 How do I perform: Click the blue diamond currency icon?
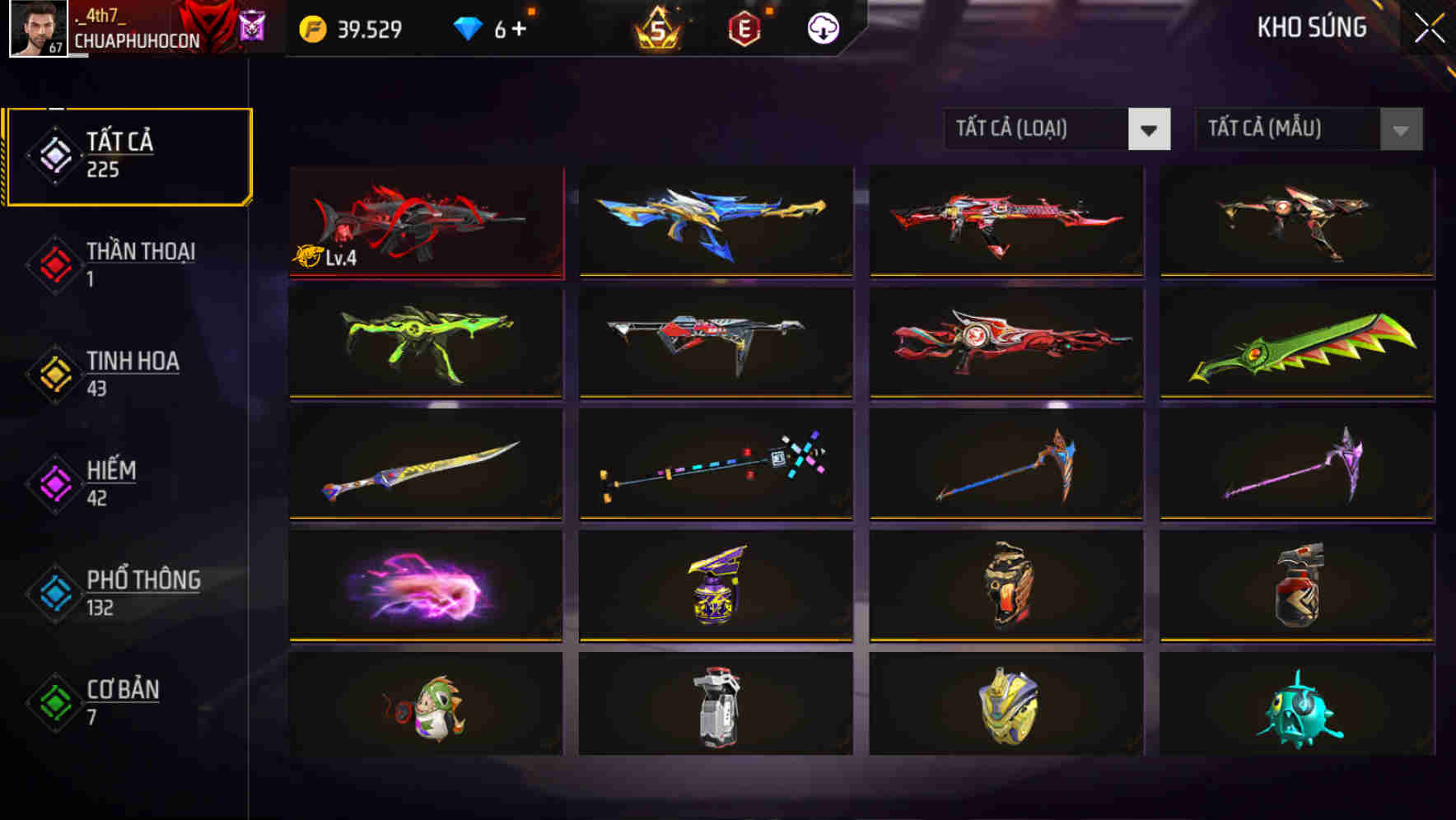point(467,29)
